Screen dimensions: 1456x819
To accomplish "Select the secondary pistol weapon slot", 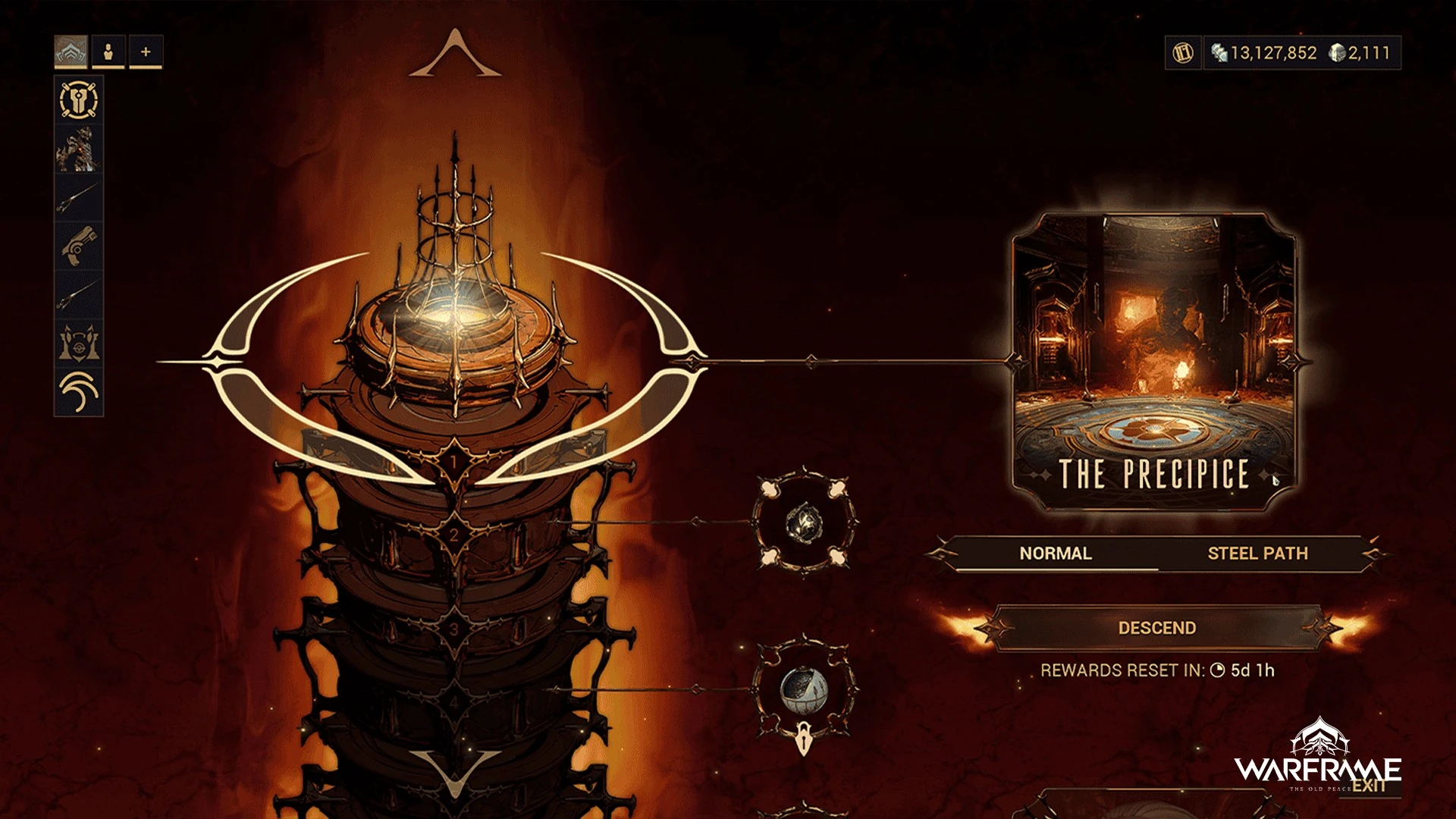I will click(79, 246).
